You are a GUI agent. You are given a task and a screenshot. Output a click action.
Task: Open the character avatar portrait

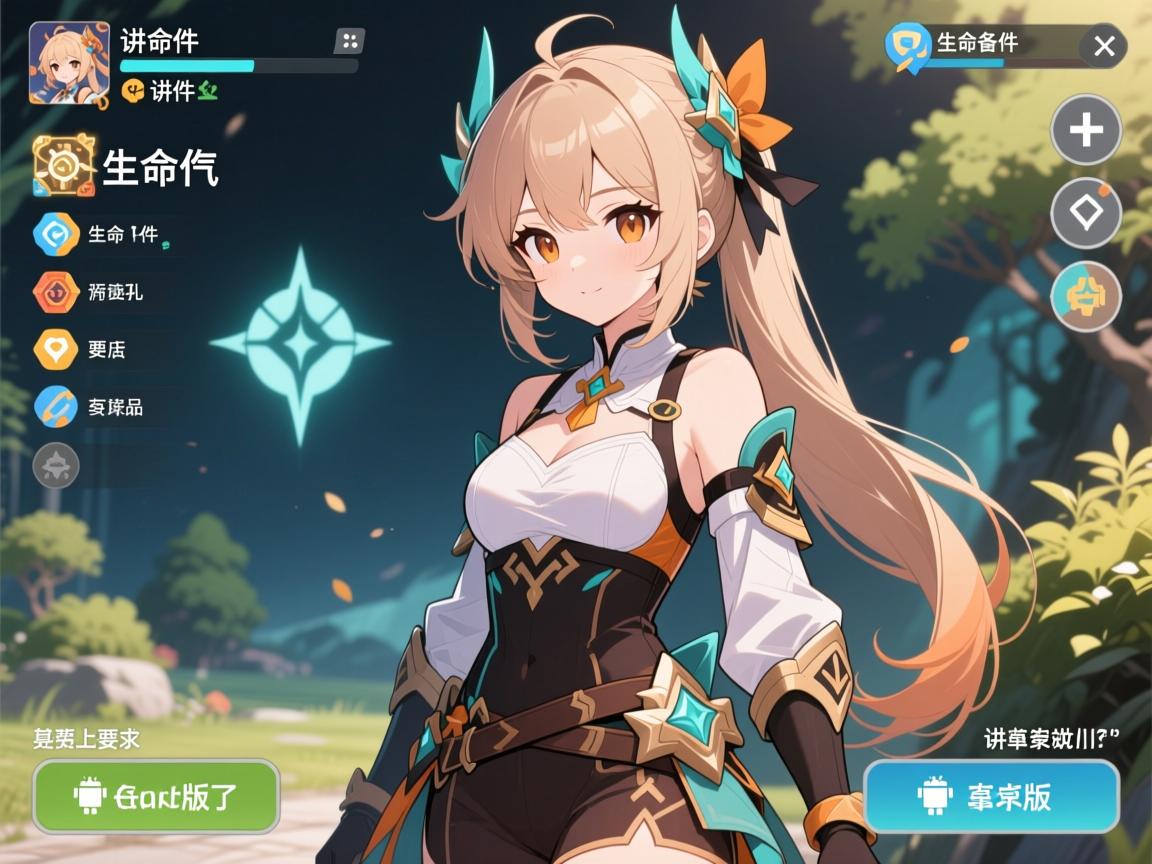click(x=69, y=63)
